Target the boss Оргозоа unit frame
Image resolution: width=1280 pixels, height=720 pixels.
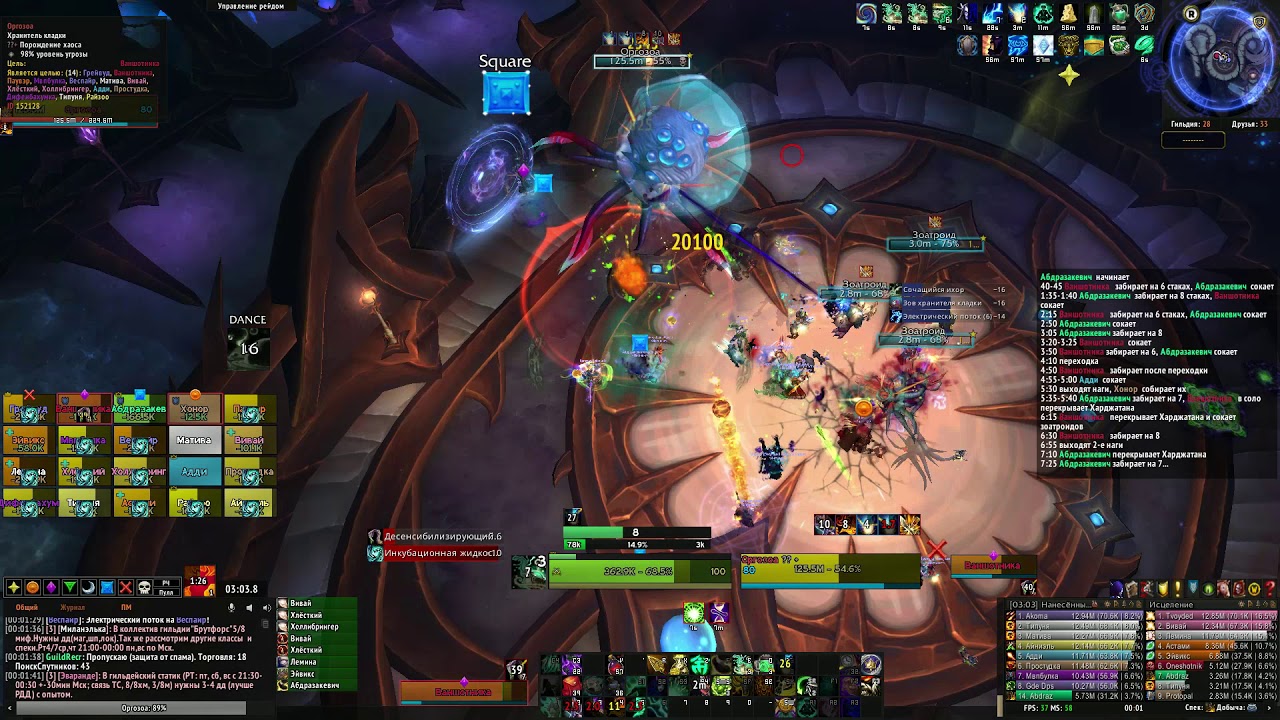pyautogui.click(x=830, y=569)
